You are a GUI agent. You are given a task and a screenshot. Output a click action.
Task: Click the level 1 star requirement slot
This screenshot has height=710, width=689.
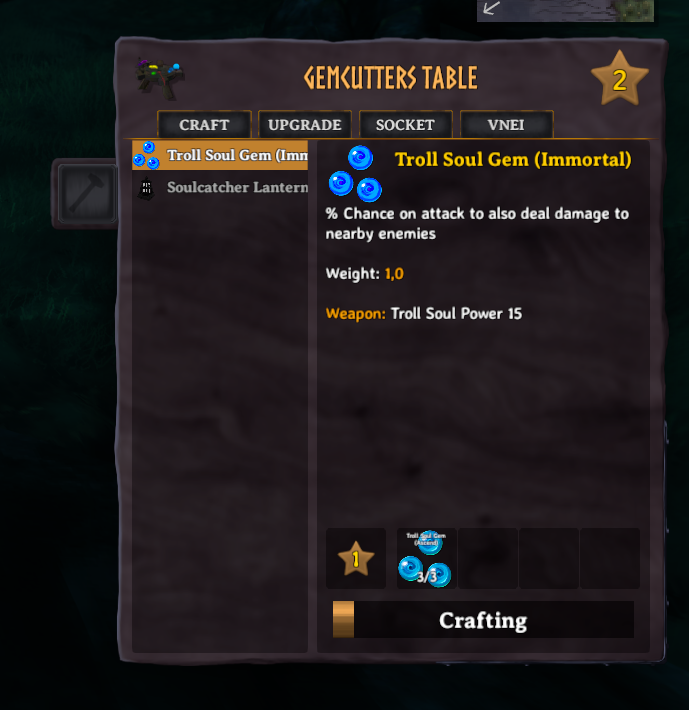coord(355,559)
